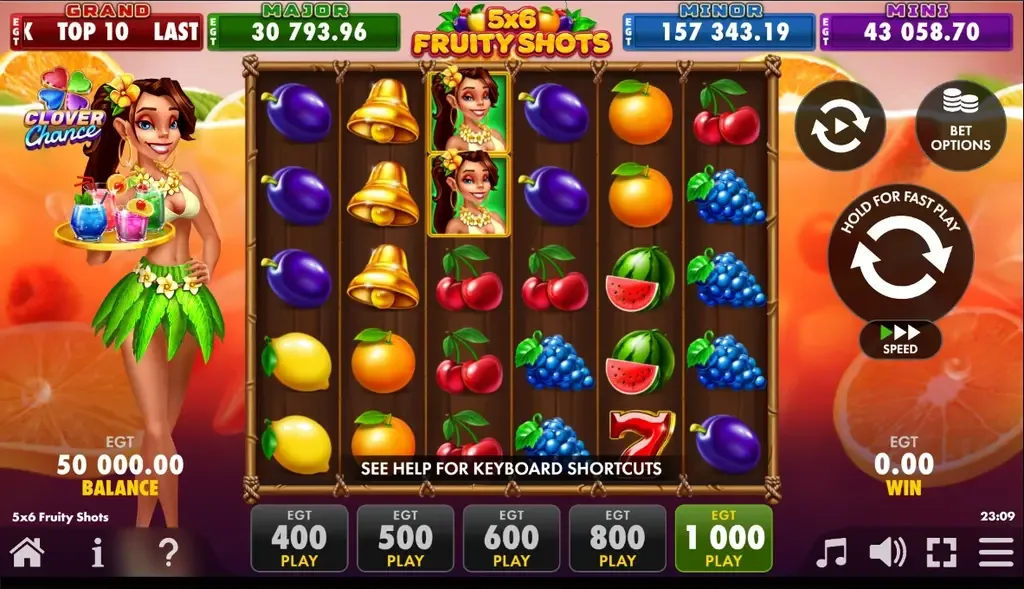This screenshot has width=1024, height=589.
Task: Open the info paytable icon
Action: (97, 552)
